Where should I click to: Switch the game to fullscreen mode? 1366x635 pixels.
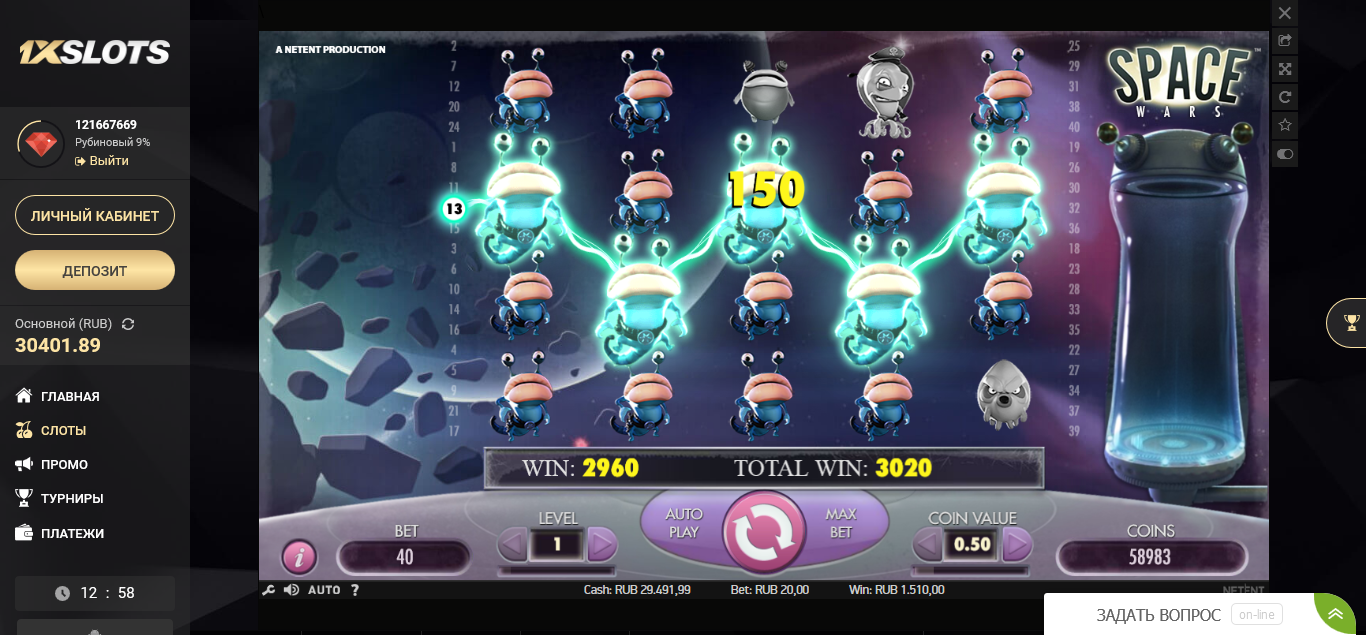[x=1285, y=69]
